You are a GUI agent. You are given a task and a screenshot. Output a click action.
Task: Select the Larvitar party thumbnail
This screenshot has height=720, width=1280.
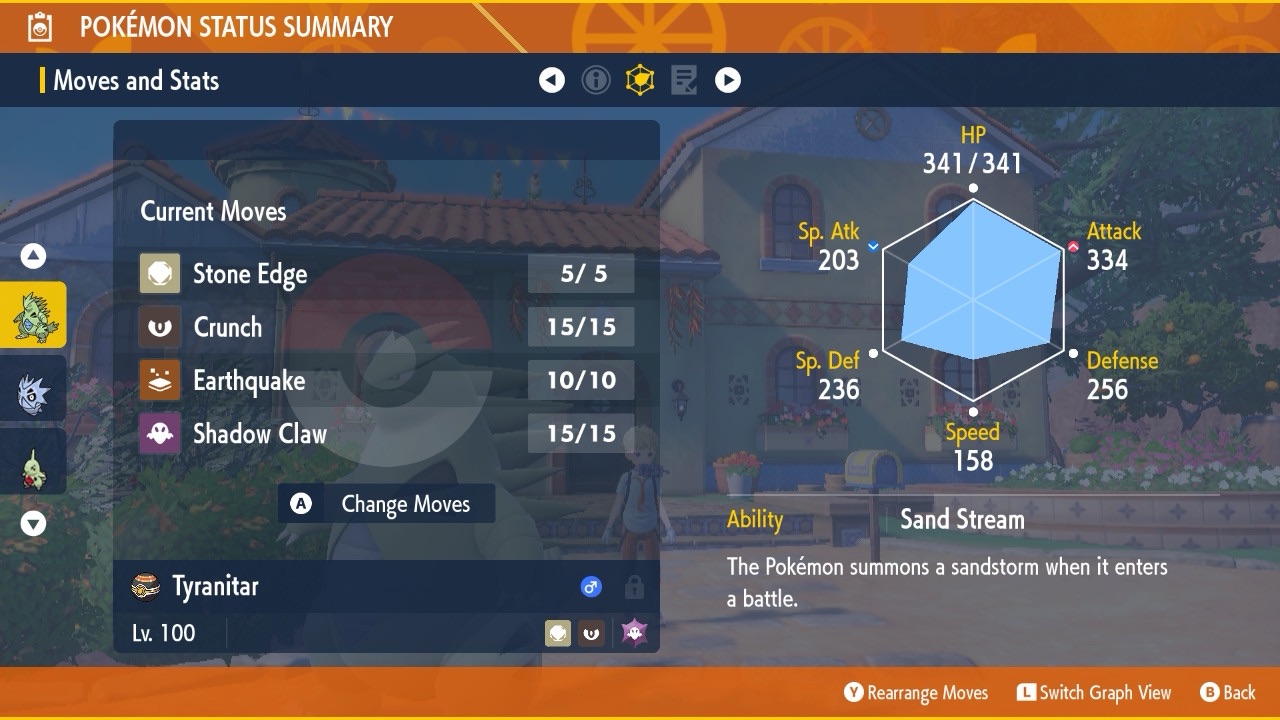(34, 462)
